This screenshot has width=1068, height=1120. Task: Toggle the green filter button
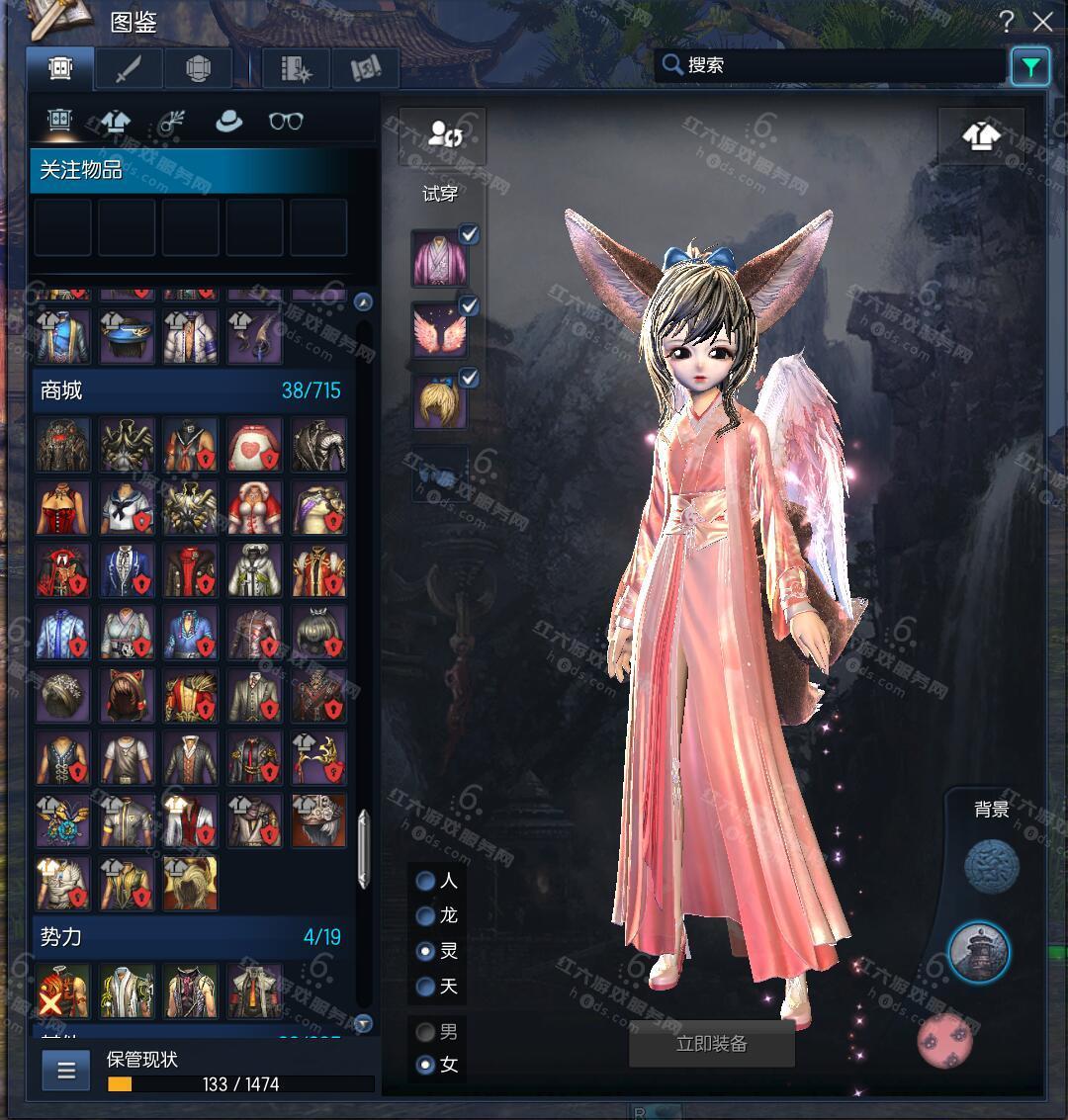pos(1030,66)
